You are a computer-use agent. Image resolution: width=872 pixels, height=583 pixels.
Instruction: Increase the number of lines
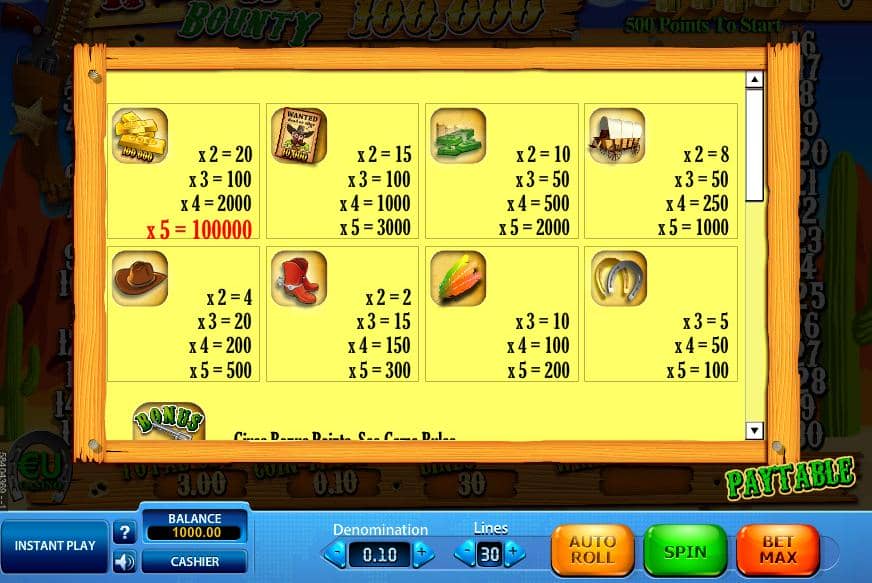[x=514, y=552]
